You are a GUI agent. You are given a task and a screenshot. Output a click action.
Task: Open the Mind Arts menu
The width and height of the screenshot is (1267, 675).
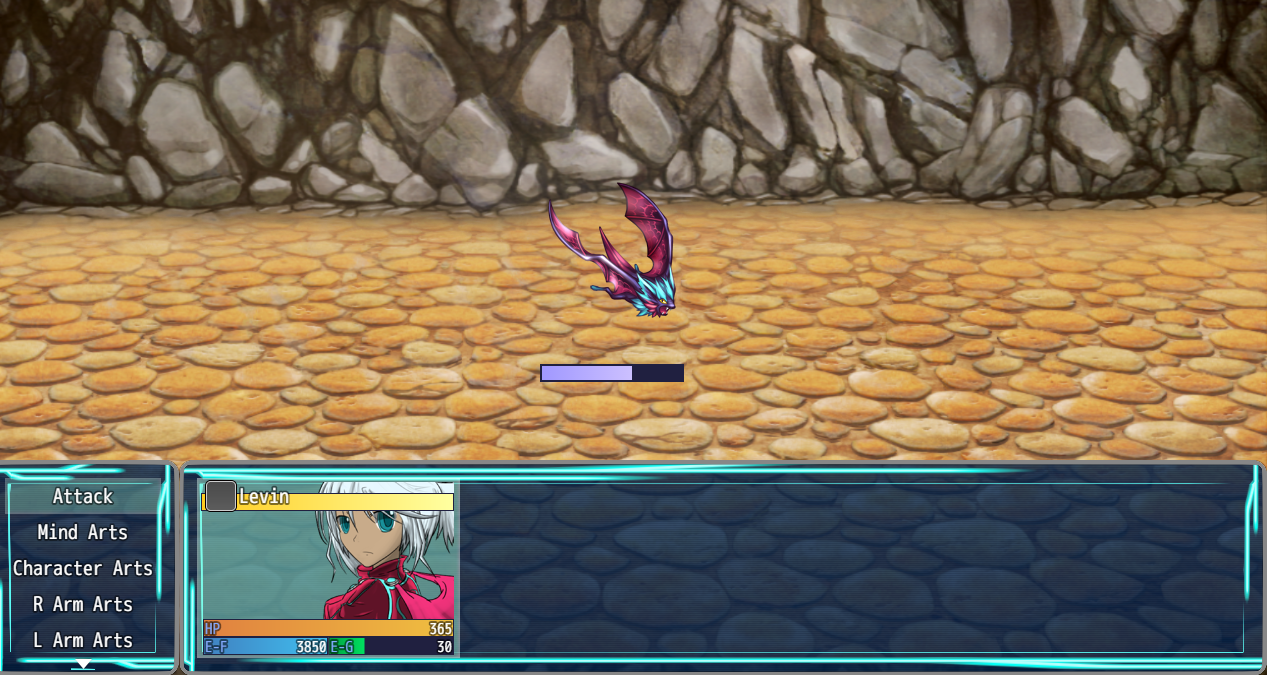coord(83,533)
